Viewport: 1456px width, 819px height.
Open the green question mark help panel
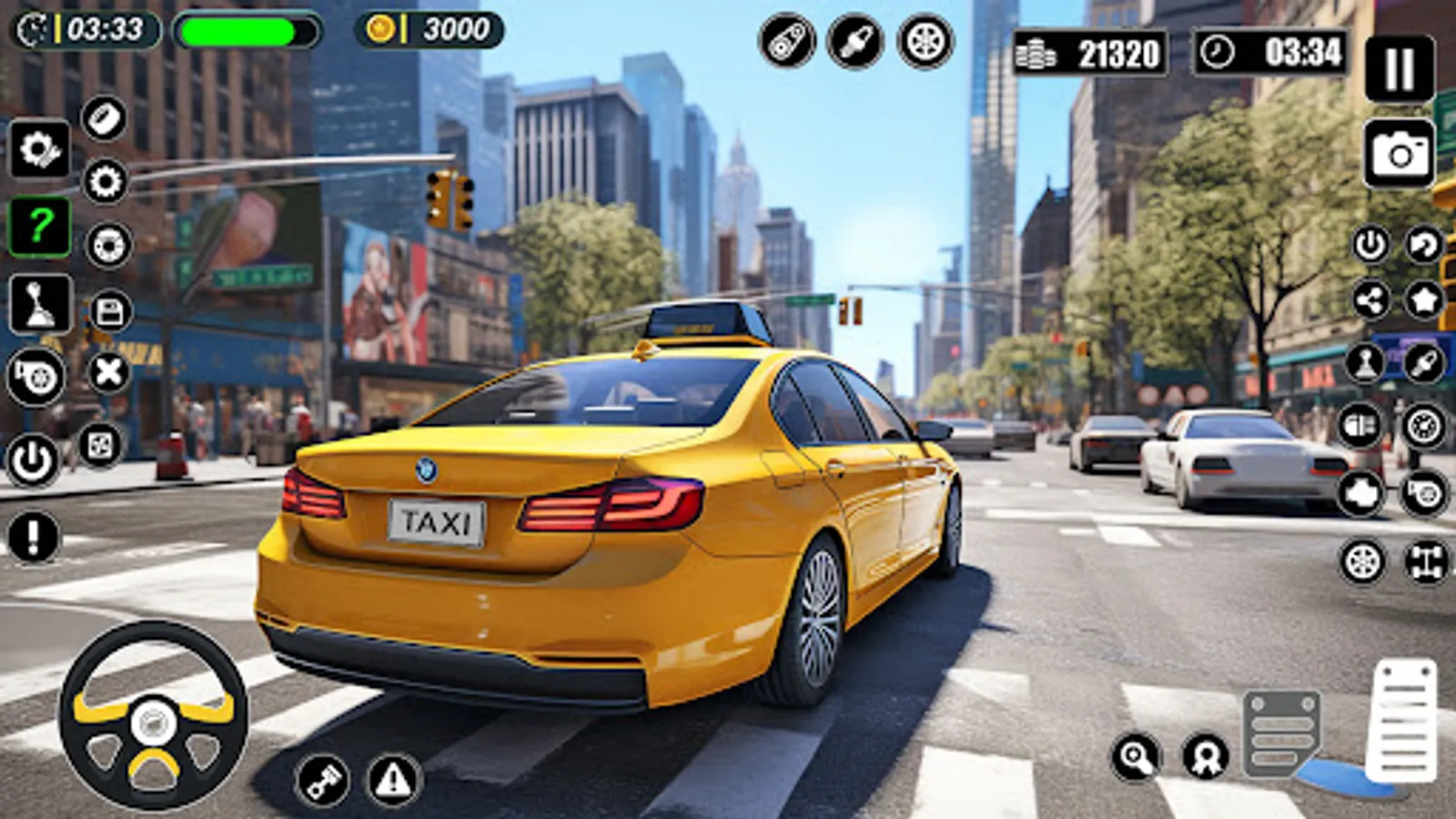click(38, 225)
